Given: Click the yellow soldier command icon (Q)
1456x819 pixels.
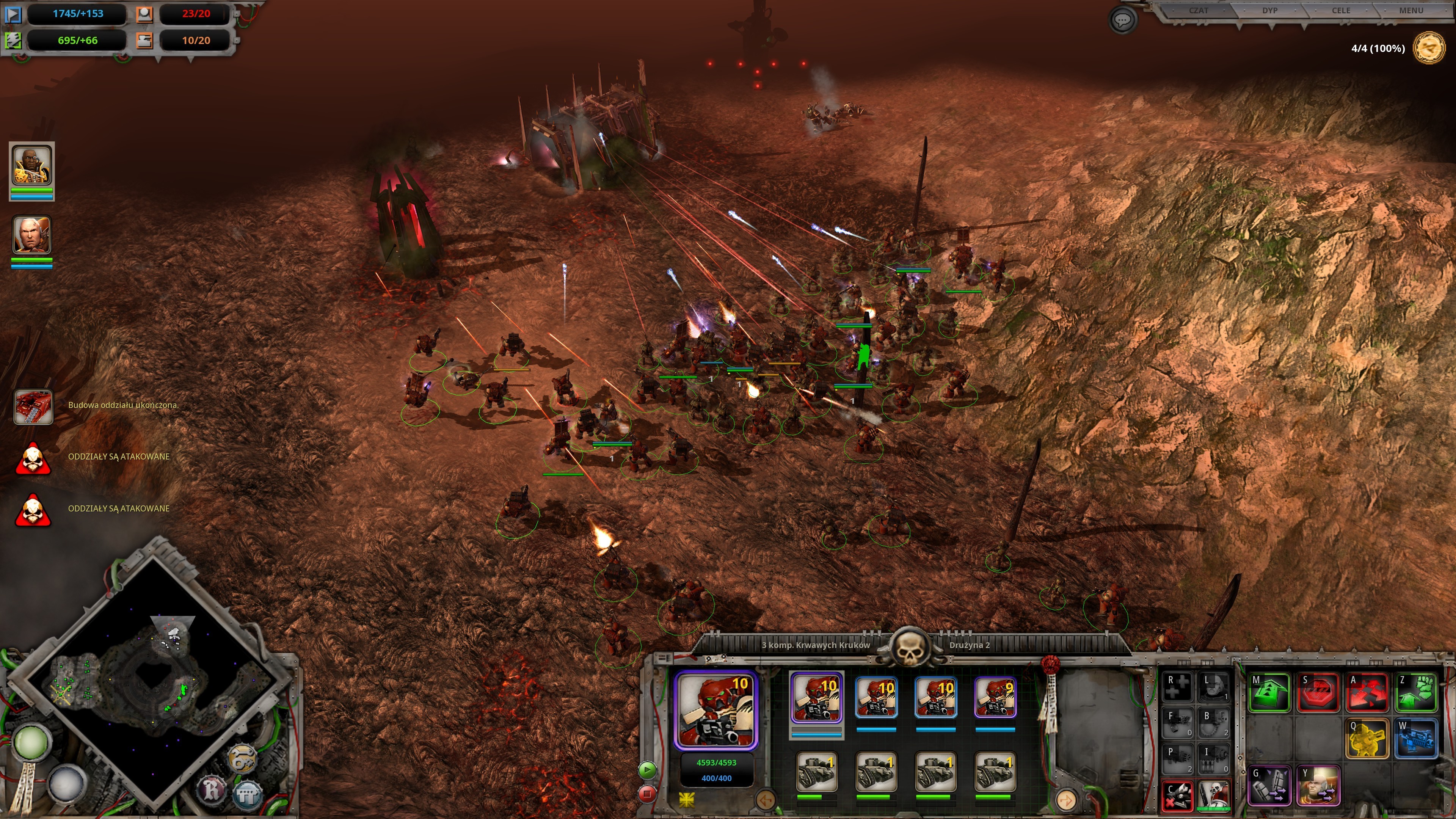Looking at the screenshot, I should click(1367, 737).
